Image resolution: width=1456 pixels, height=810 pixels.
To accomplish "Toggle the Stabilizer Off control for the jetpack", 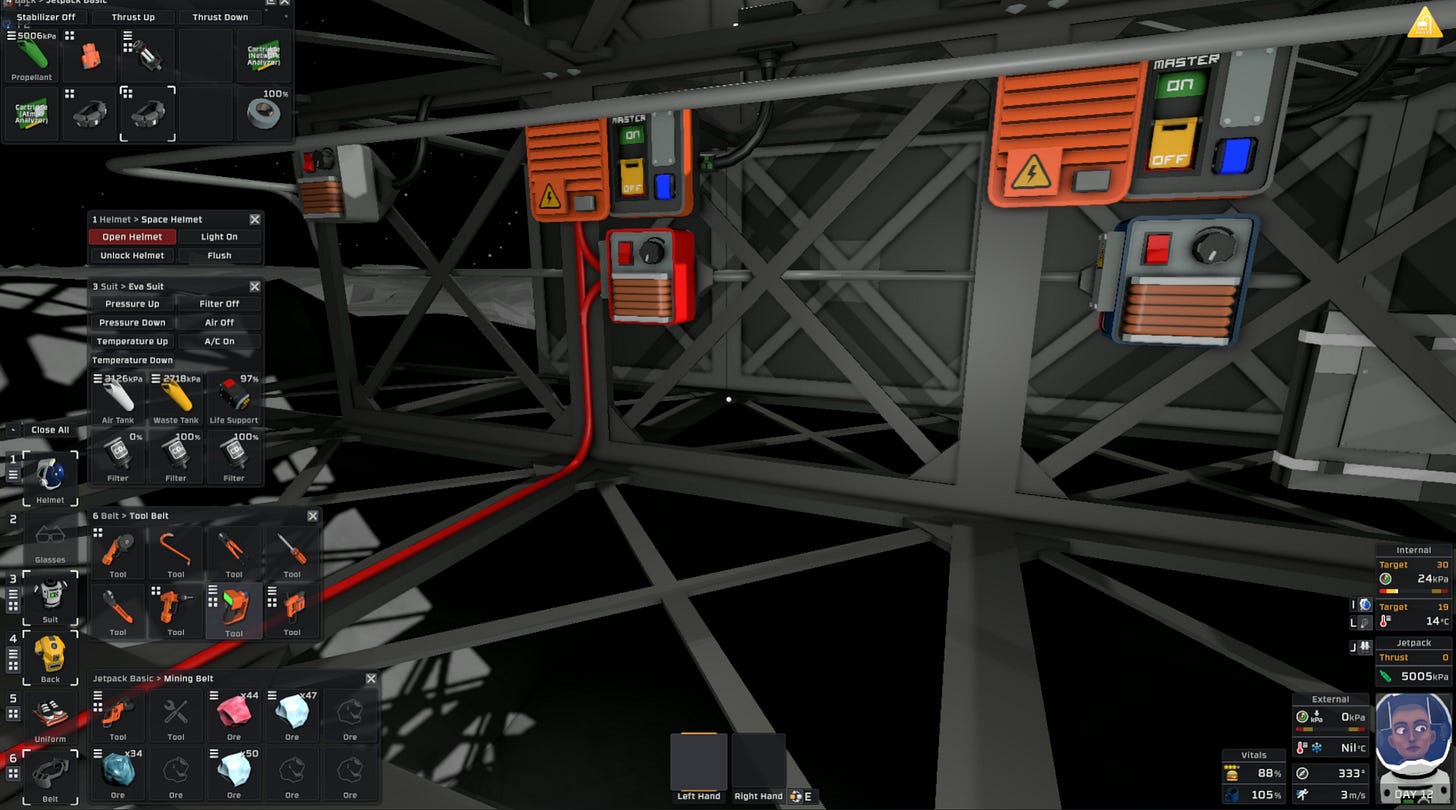I will click(x=46, y=17).
